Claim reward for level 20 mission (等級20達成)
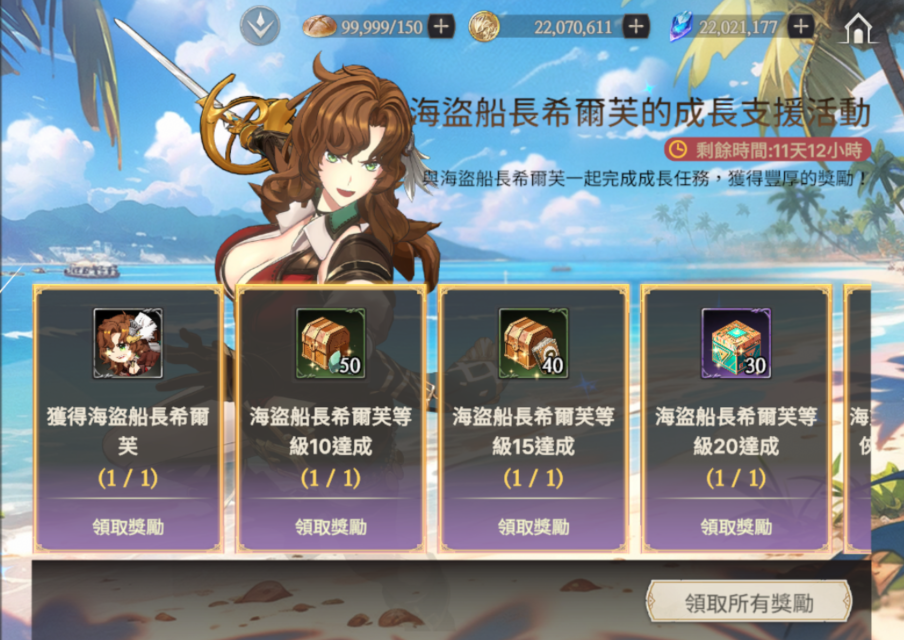The width and height of the screenshot is (904, 640). pos(736,526)
